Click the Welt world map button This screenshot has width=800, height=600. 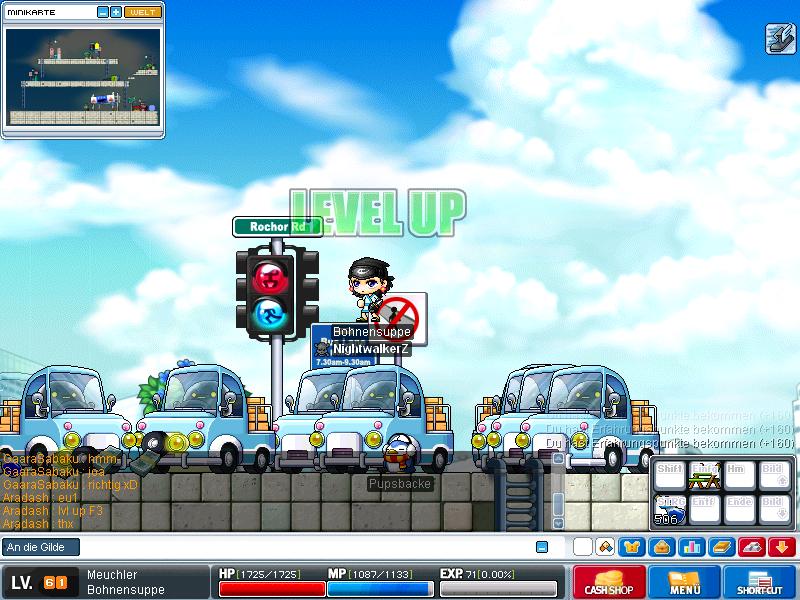click(142, 12)
